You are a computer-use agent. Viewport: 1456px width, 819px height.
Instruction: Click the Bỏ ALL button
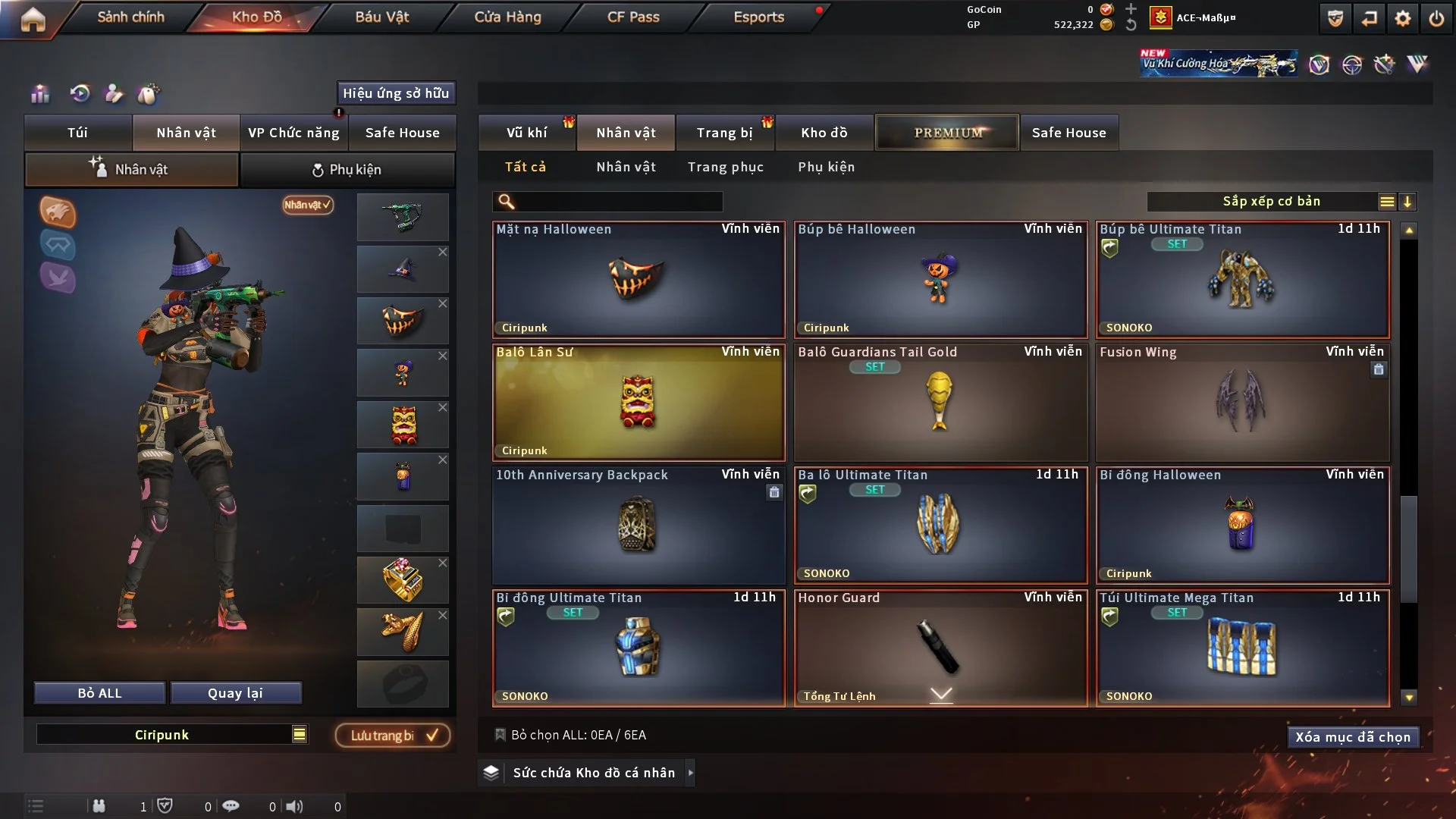[x=99, y=693]
